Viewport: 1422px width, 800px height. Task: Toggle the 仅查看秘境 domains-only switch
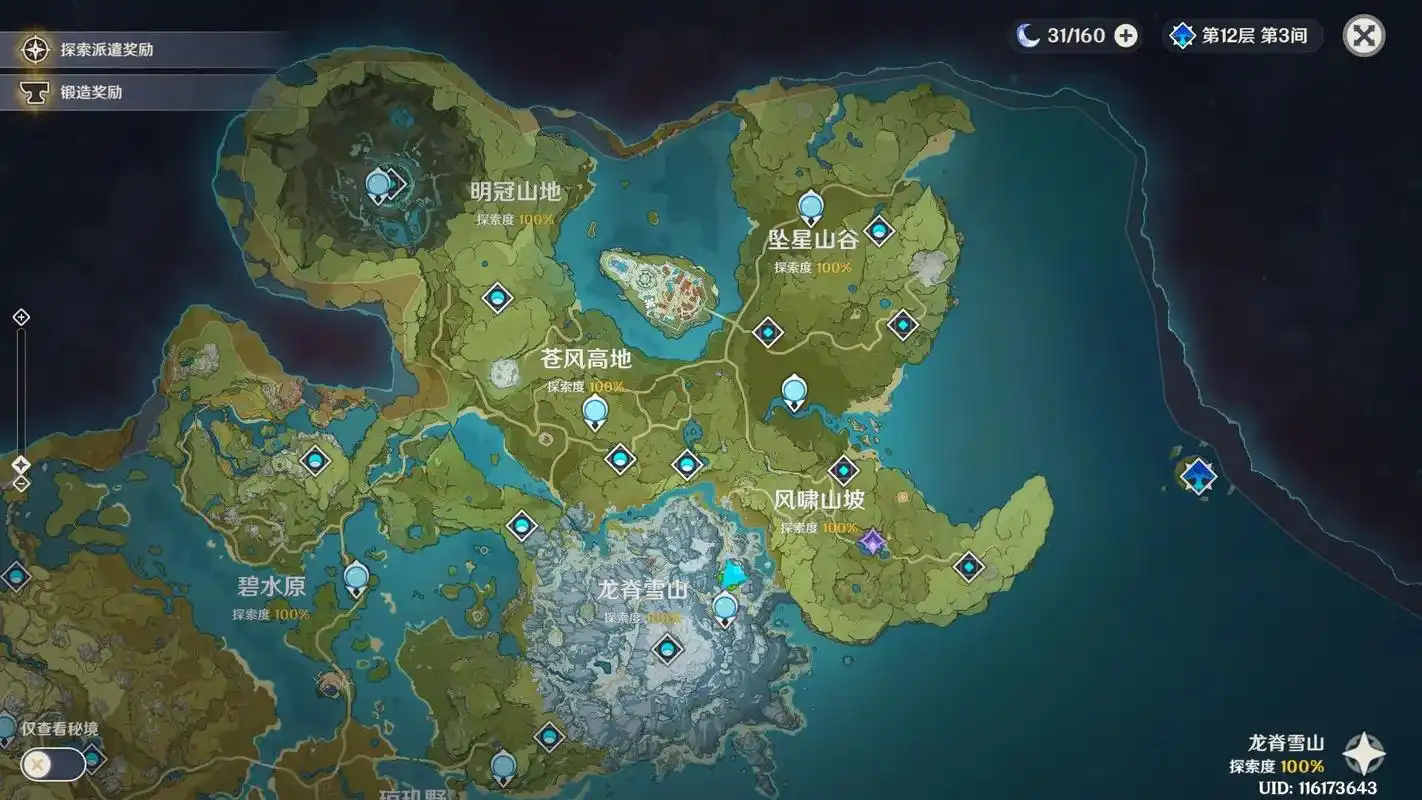pos(52,765)
